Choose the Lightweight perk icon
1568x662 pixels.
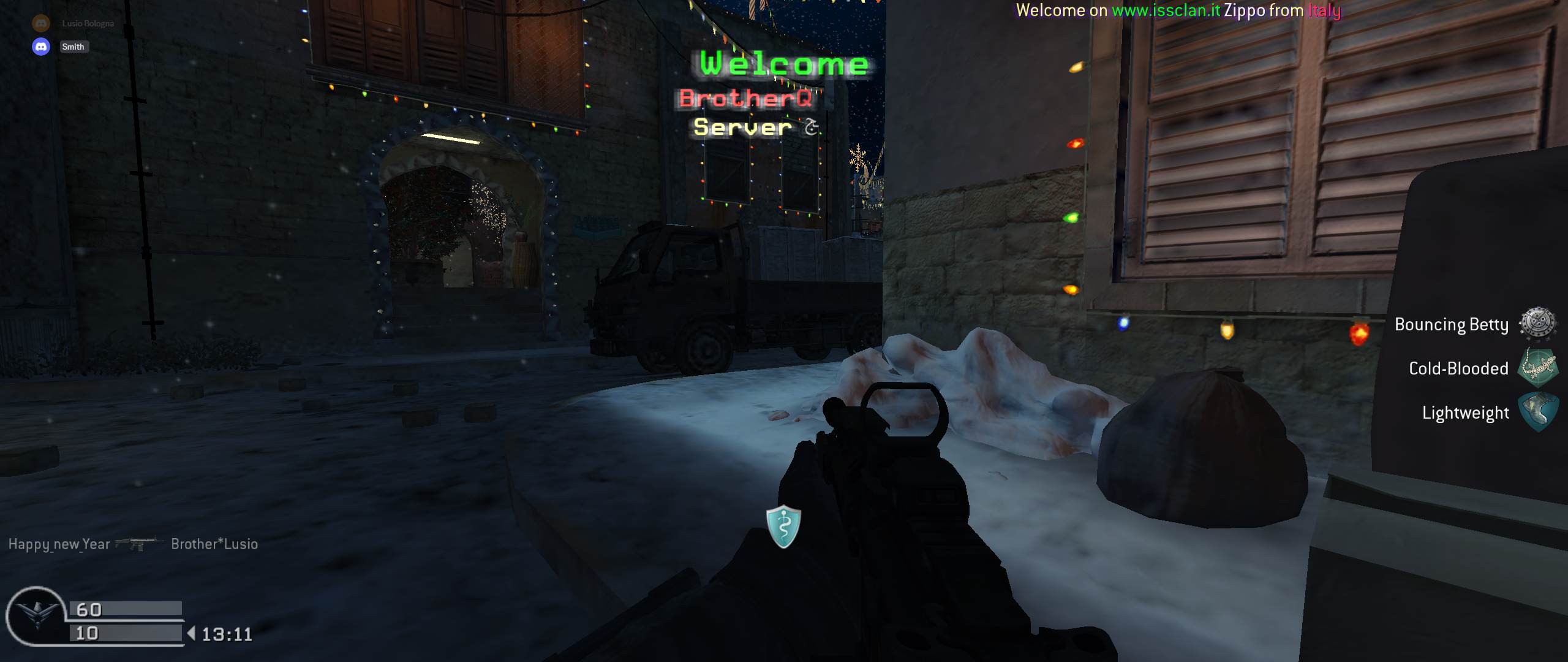1537,412
